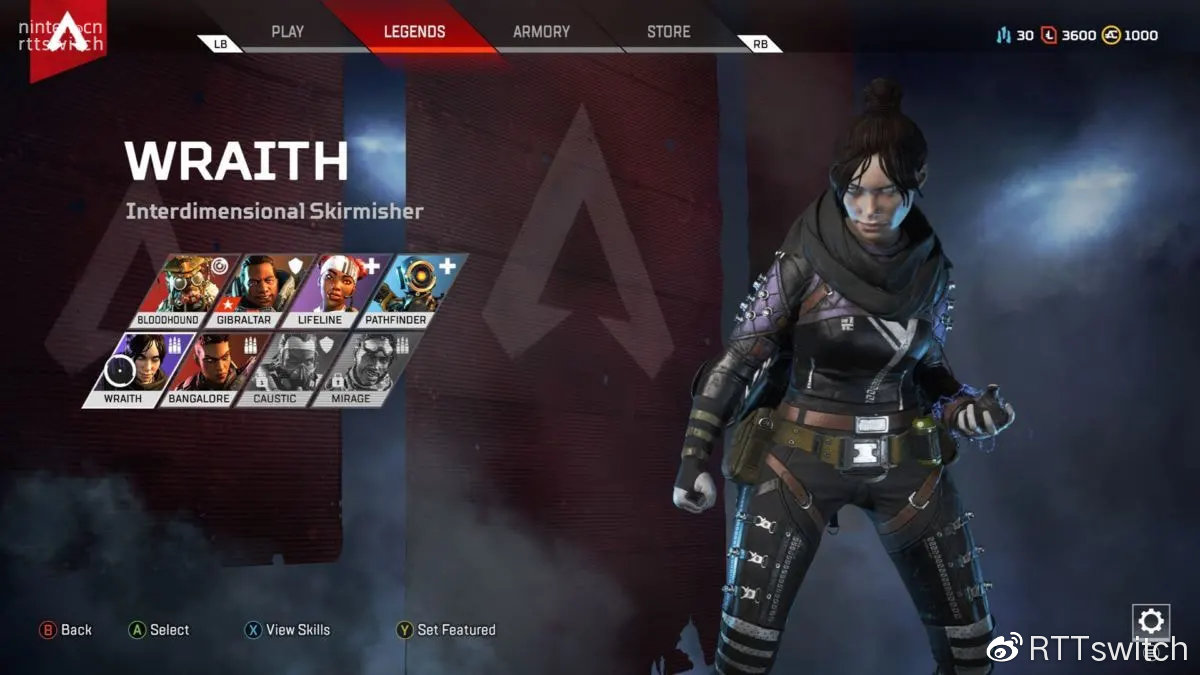Open the Store tab
1200x675 pixels.
point(668,32)
